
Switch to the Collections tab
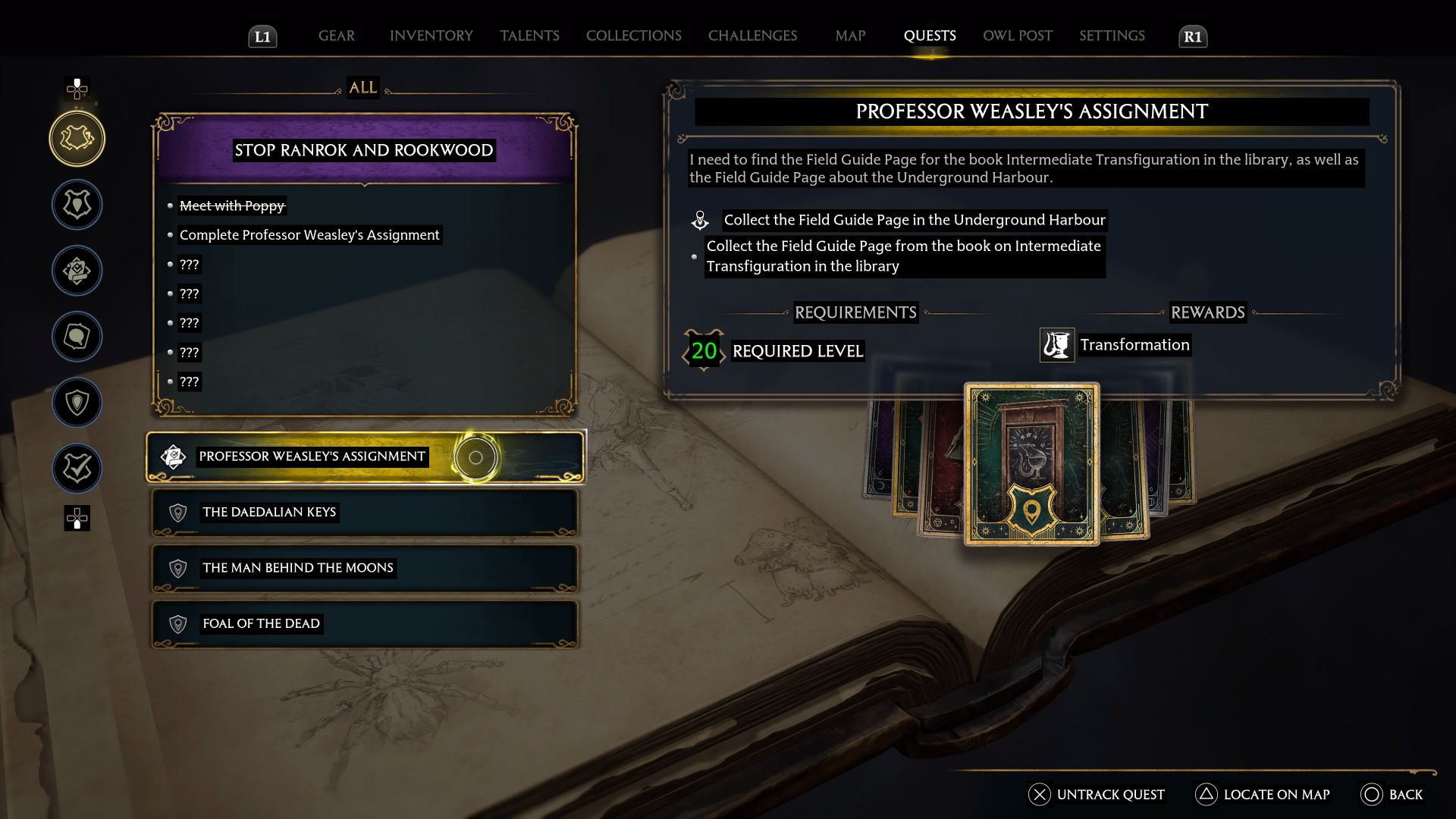(x=633, y=36)
